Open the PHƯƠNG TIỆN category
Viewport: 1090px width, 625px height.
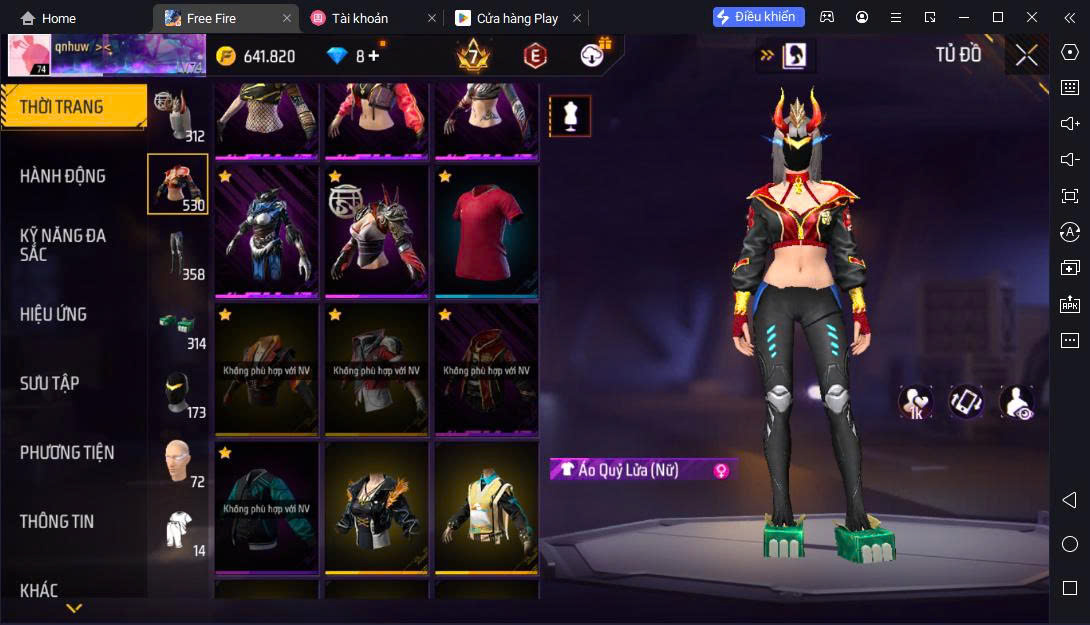(67, 453)
